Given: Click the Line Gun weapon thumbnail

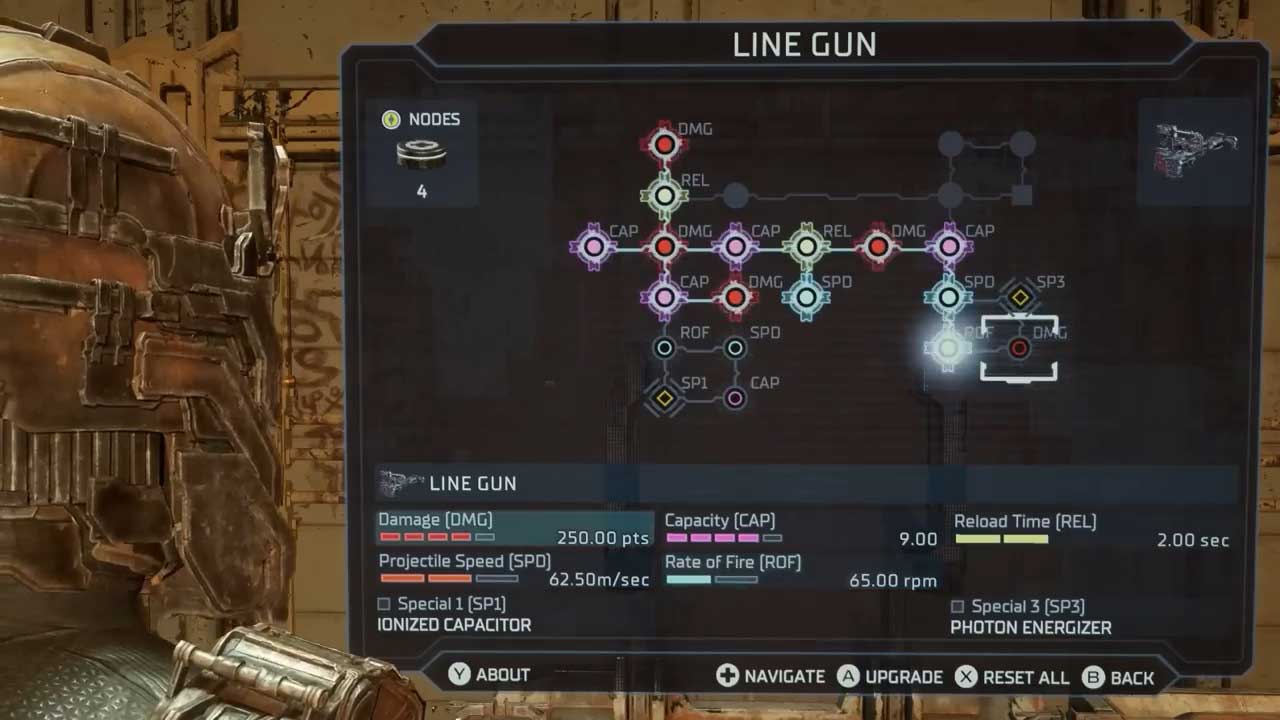Looking at the screenshot, I should [1195, 152].
